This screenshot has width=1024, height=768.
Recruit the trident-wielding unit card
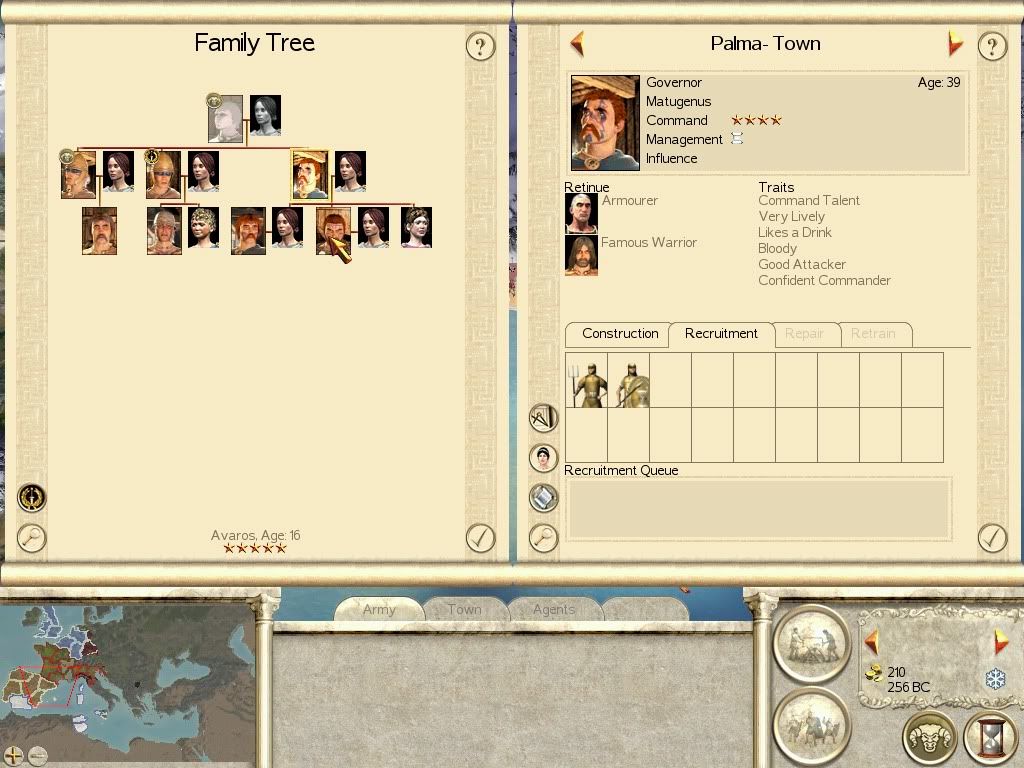(587, 380)
